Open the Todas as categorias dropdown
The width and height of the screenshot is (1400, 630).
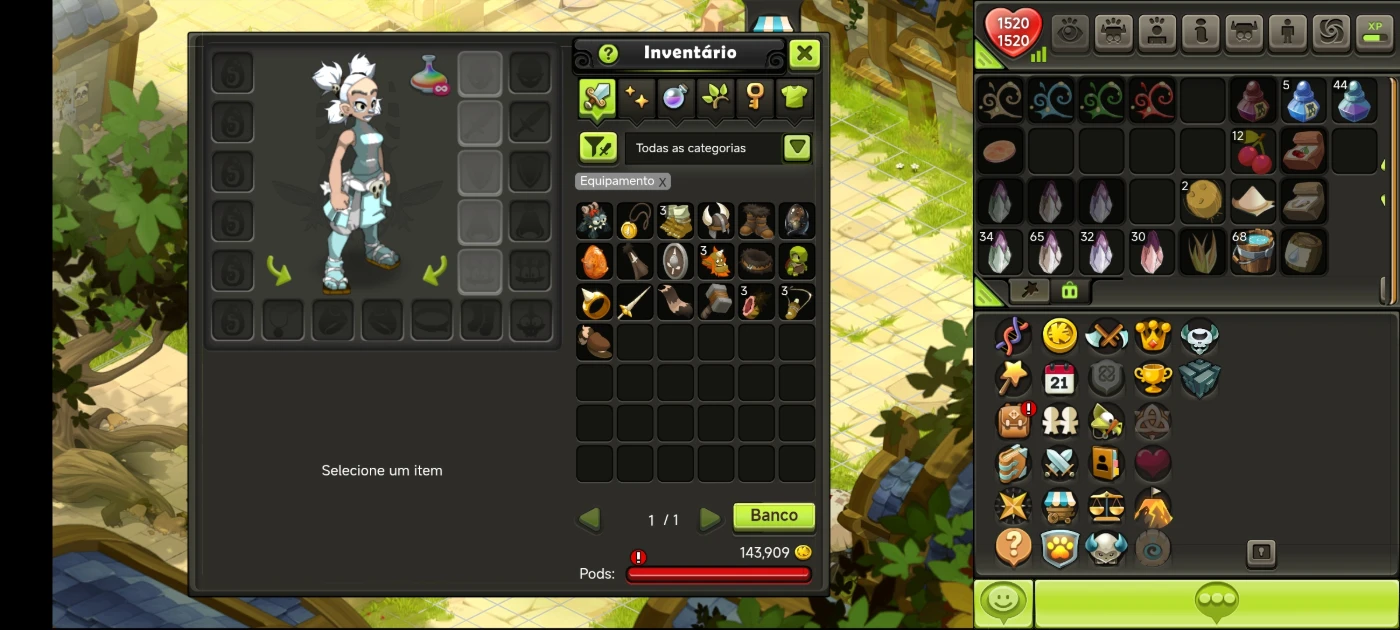tap(796, 148)
